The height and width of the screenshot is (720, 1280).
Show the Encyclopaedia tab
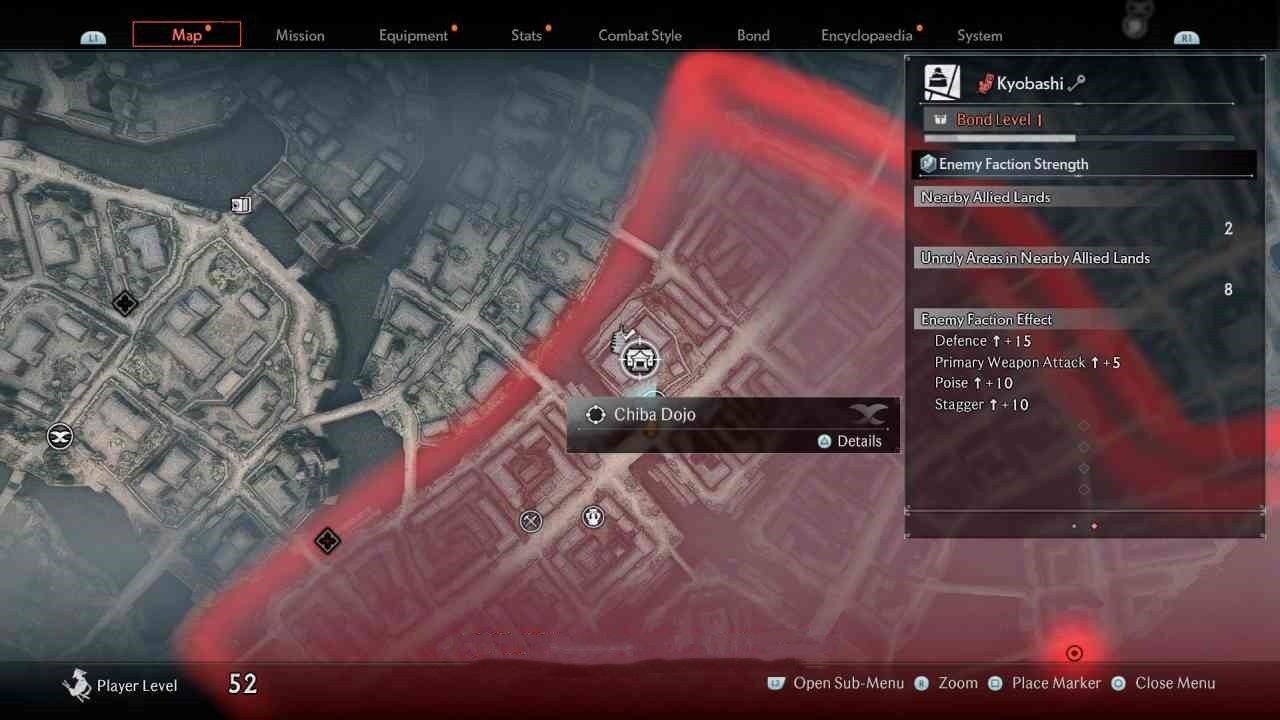click(866, 35)
